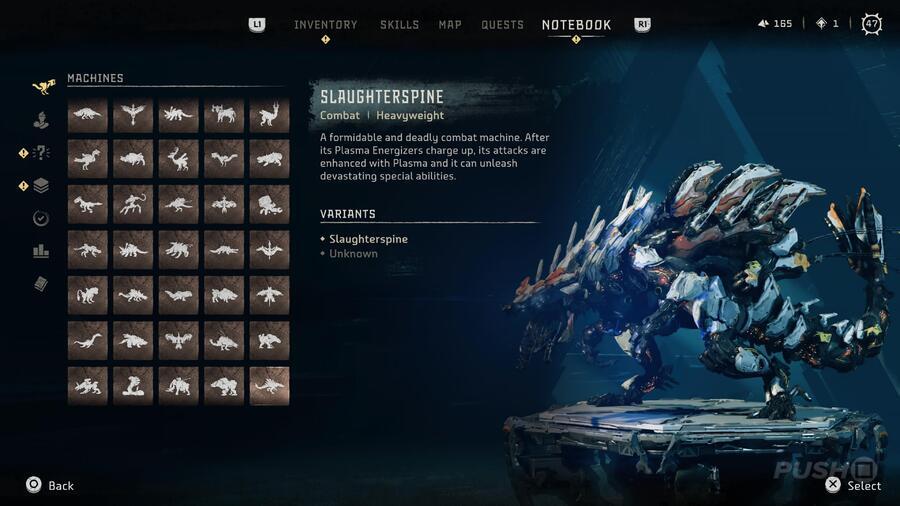The image size is (900, 506).
Task: Open the bar chart notebook category
Action: click(41, 251)
